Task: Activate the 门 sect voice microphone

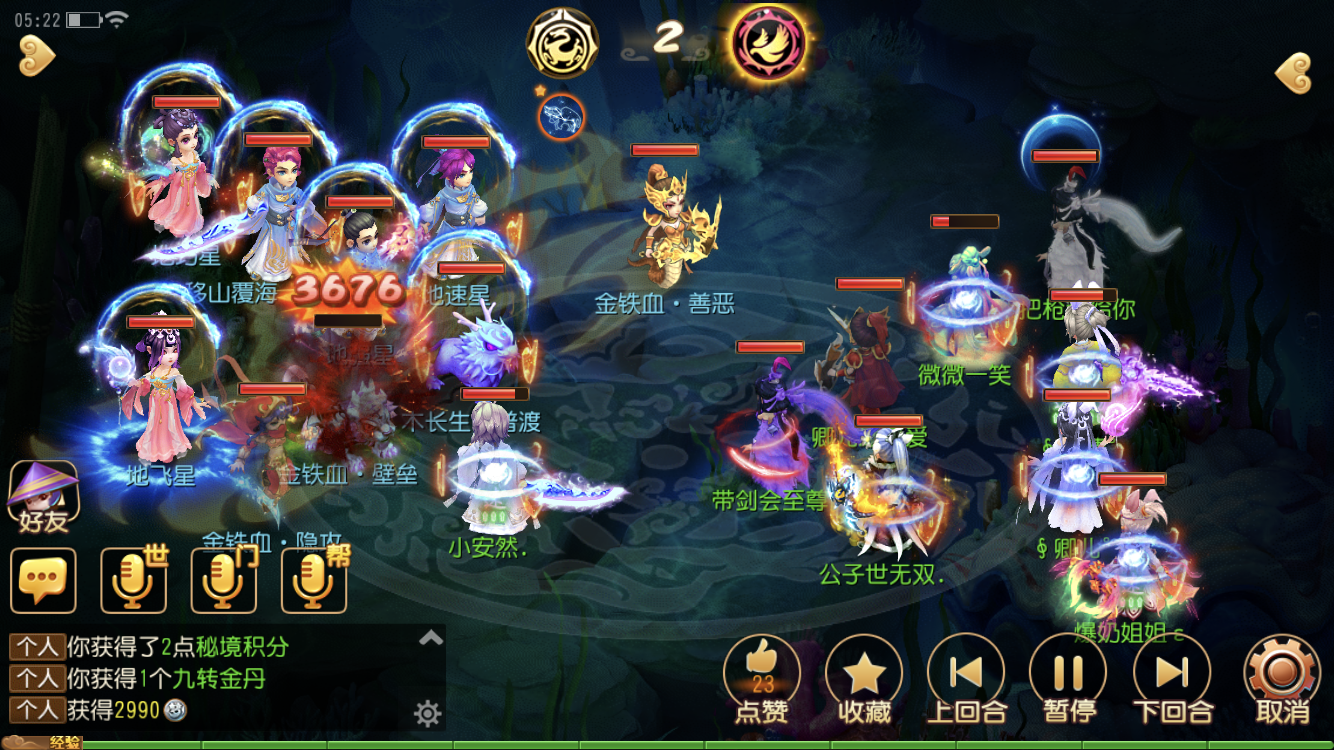Action: coord(223,580)
